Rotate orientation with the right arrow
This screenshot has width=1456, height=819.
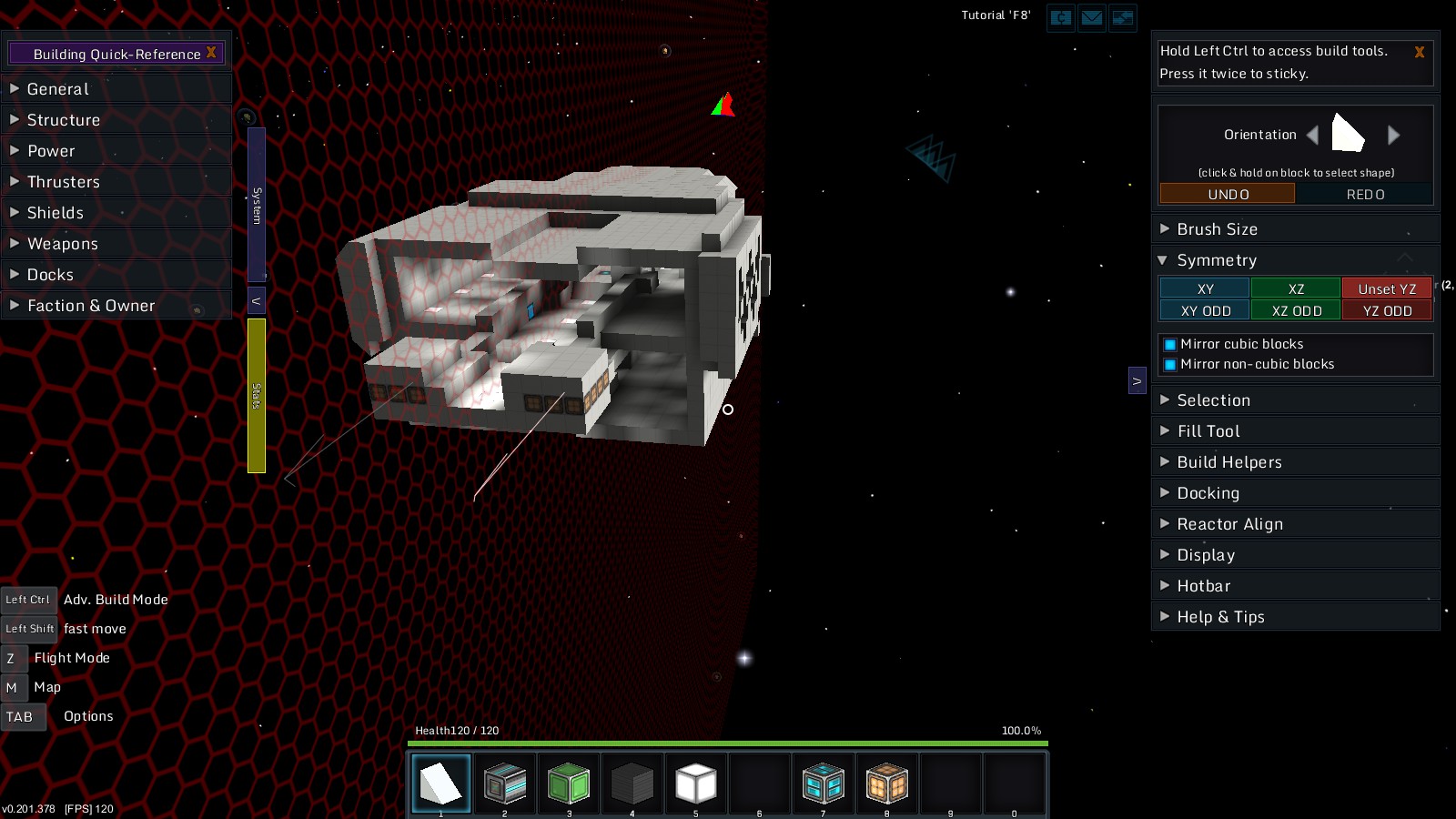1393,136
